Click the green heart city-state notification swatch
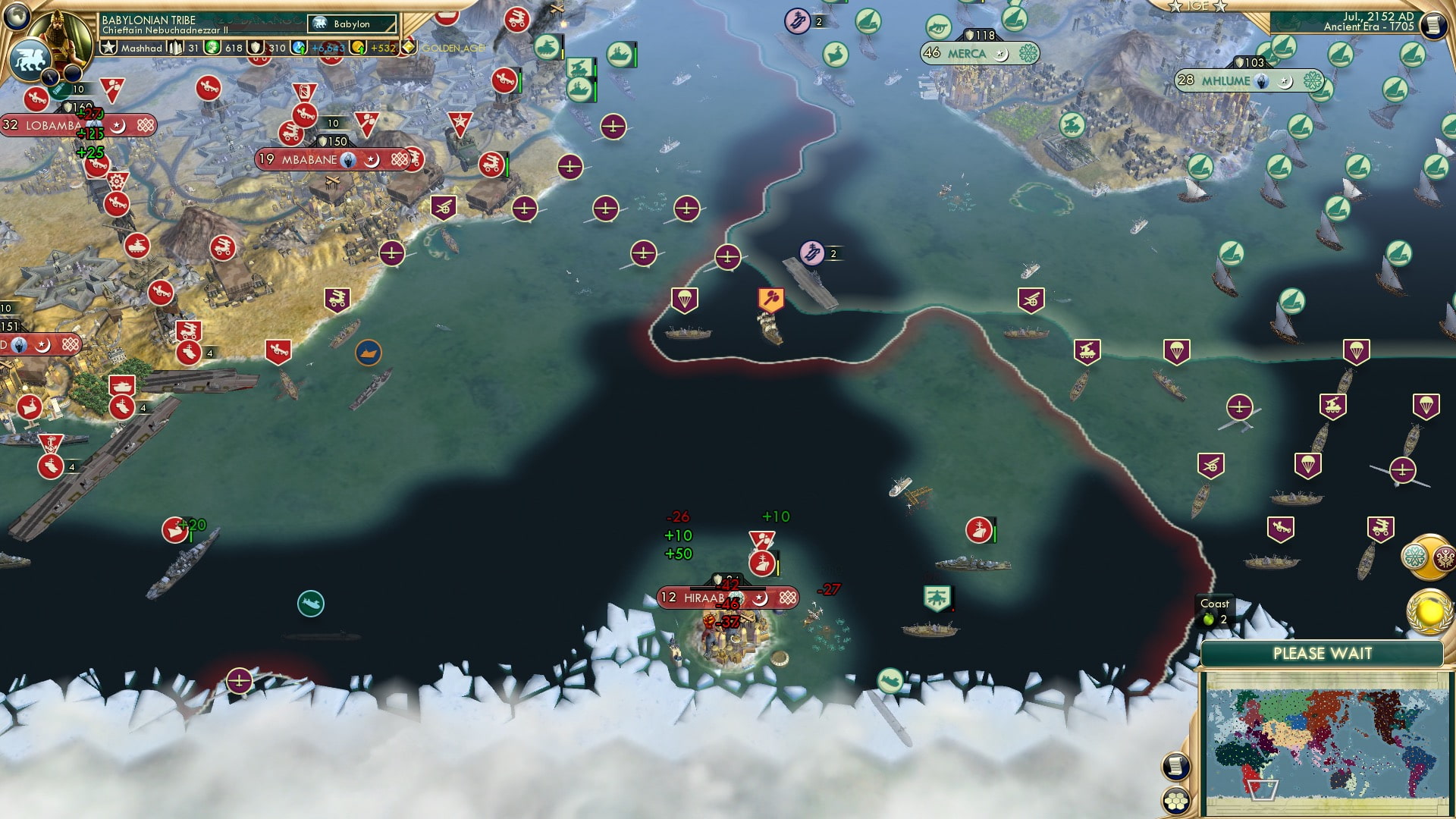The height and width of the screenshot is (819, 1456). click(1414, 556)
